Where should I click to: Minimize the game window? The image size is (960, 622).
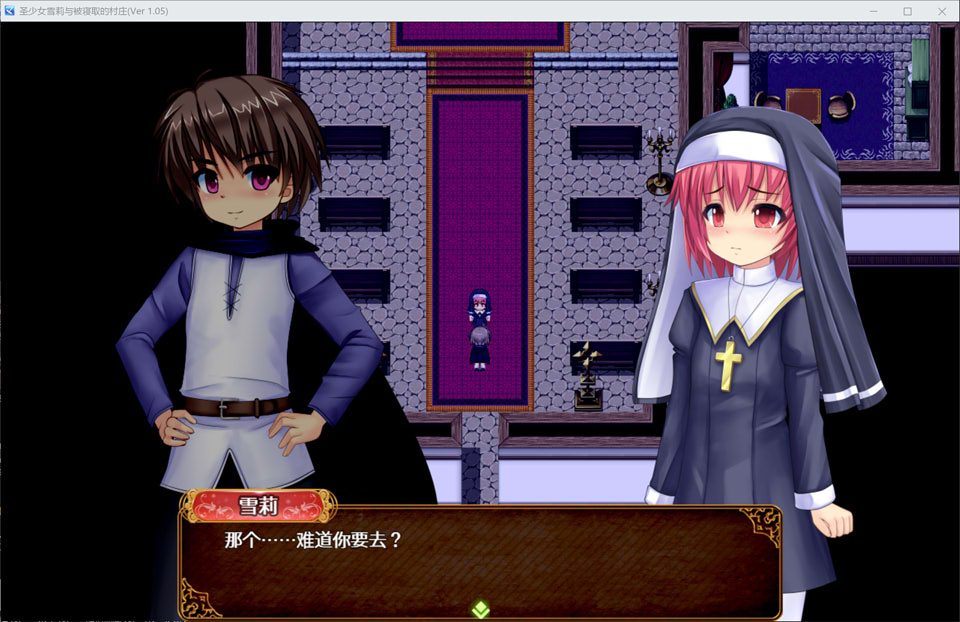875,11
